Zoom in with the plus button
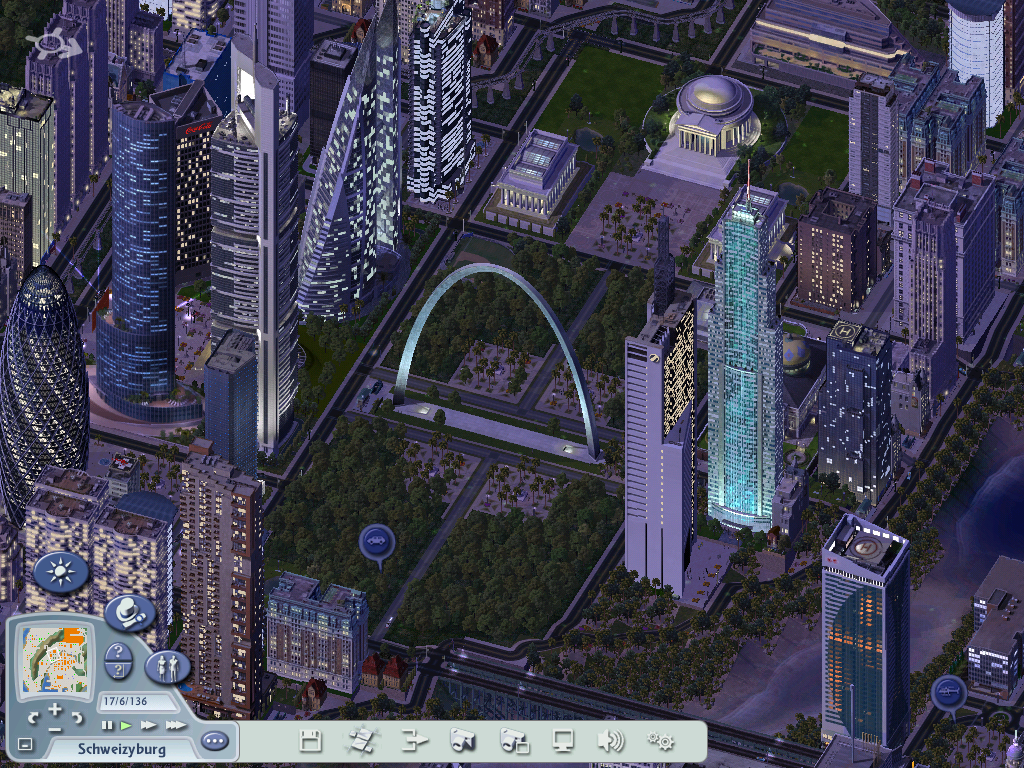Screen dimensions: 1024x768 55,710
